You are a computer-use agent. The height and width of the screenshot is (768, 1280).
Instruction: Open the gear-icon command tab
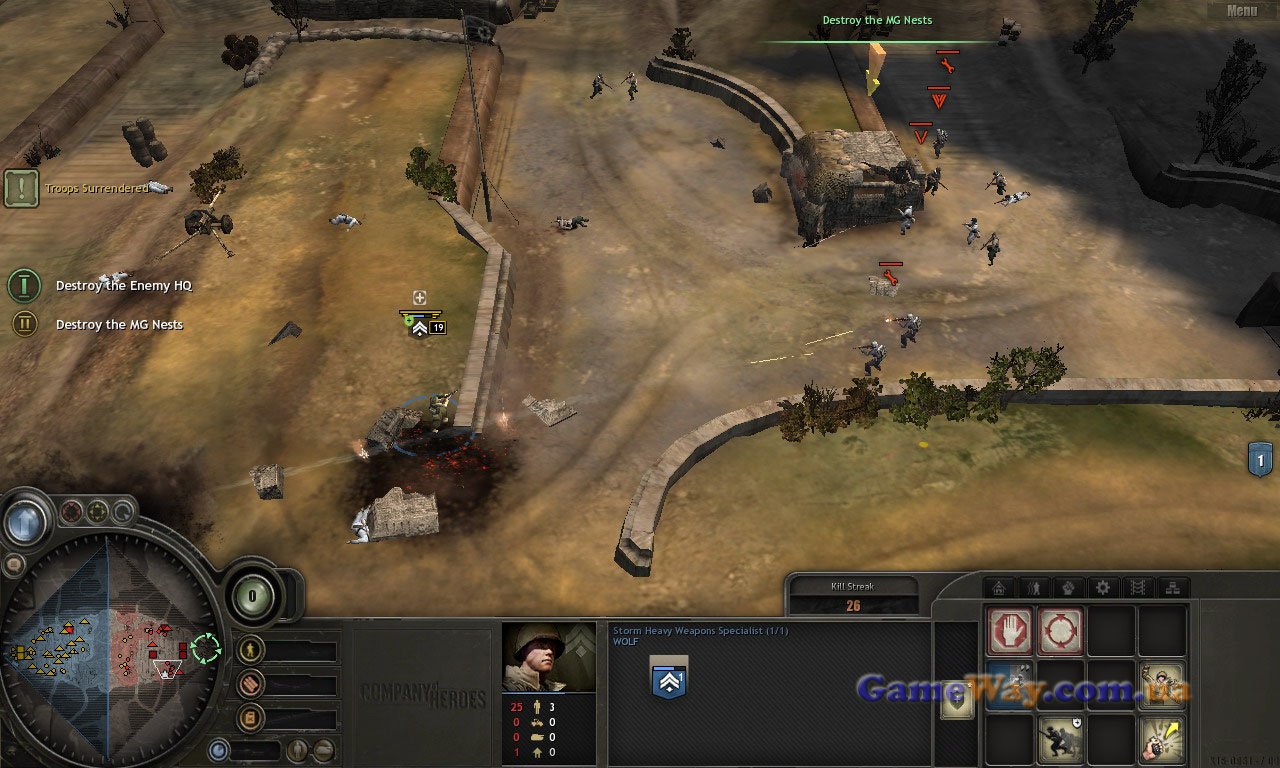click(1103, 588)
